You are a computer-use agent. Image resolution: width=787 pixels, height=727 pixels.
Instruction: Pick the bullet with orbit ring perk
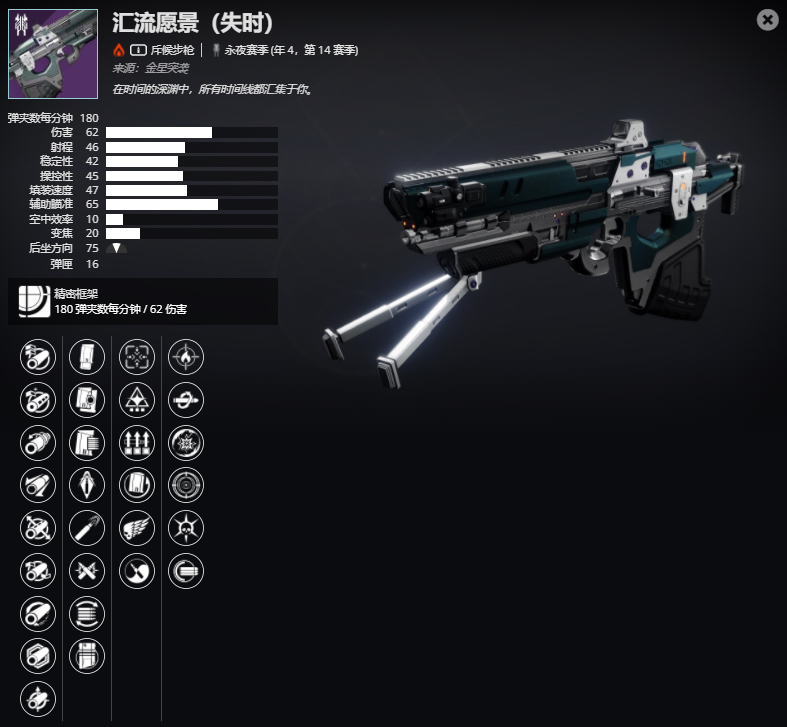click(x=186, y=399)
